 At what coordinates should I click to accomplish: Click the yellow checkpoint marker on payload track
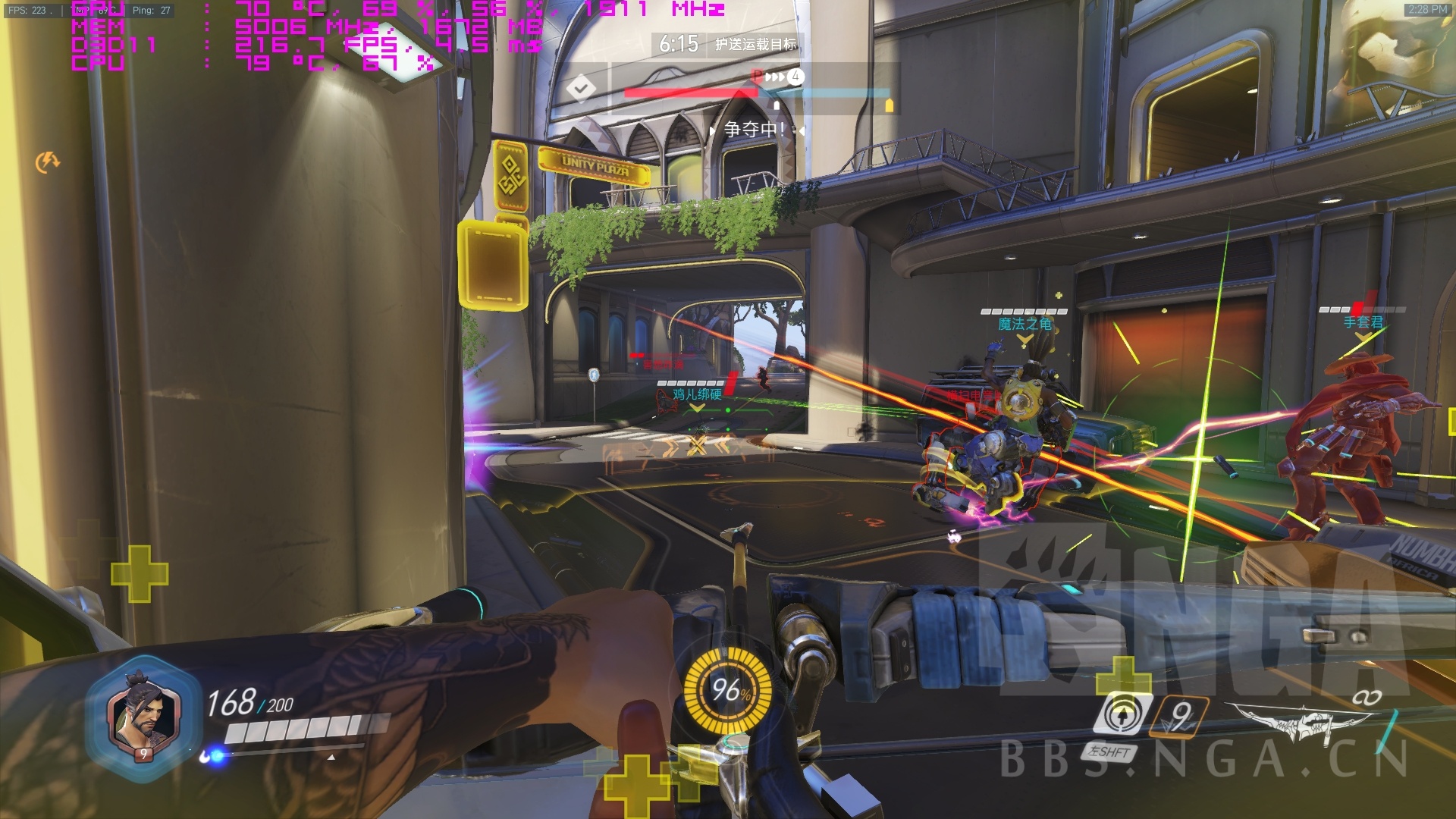[889, 105]
